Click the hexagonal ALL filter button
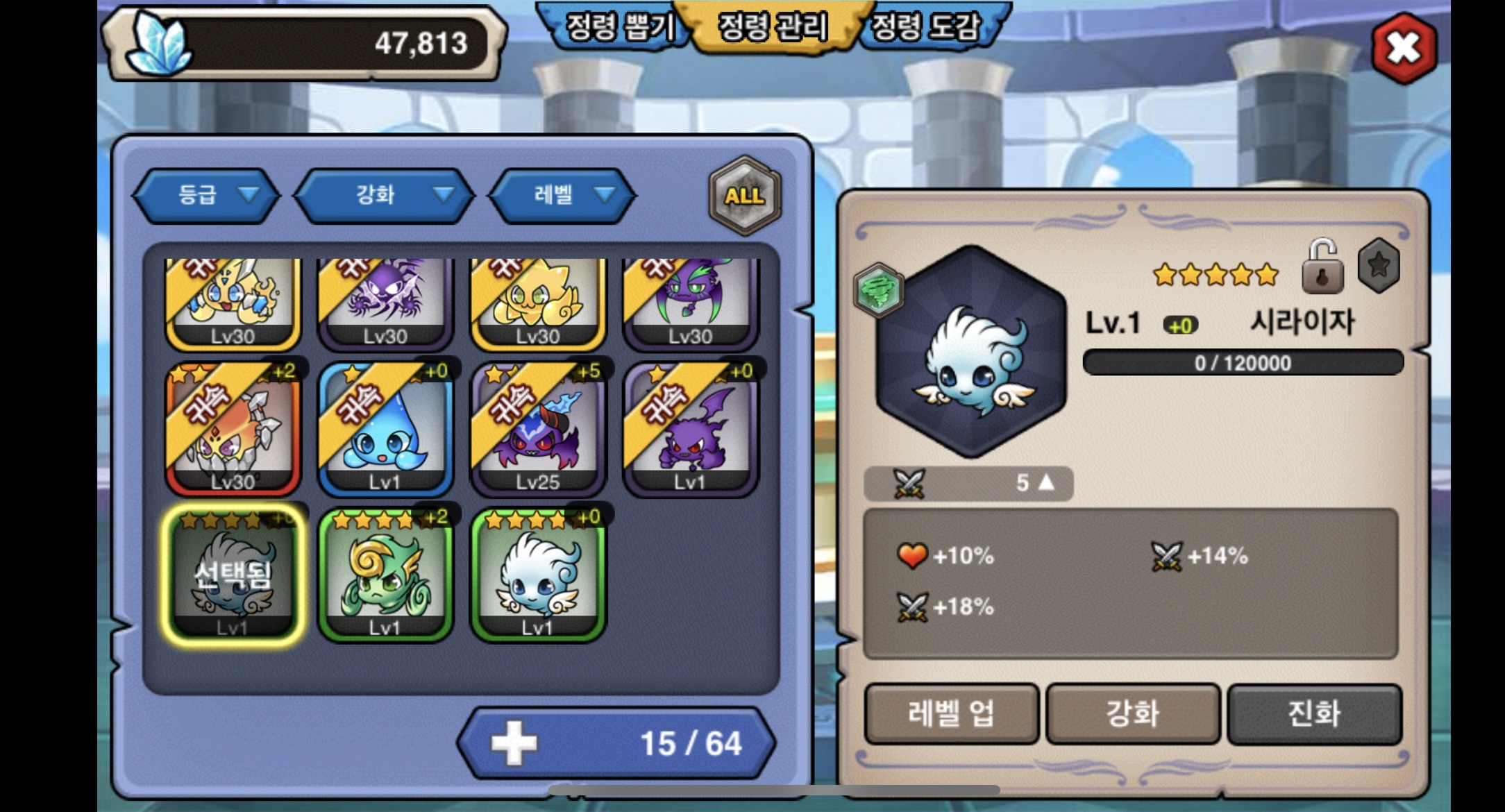 coord(745,195)
